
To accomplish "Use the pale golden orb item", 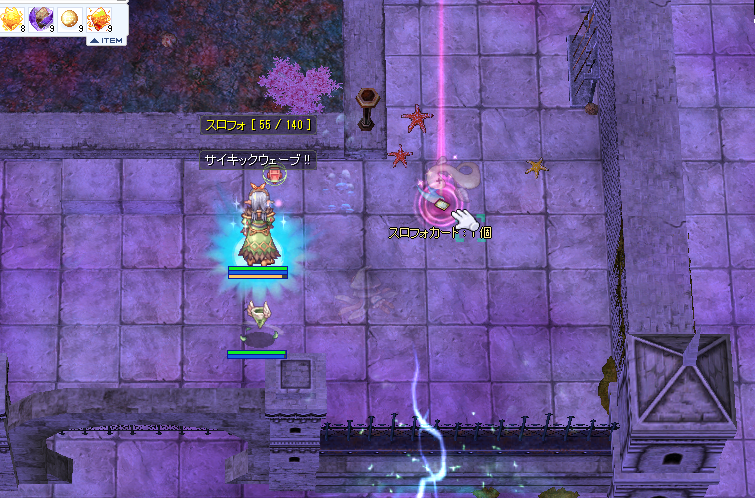I will [71, 18].
